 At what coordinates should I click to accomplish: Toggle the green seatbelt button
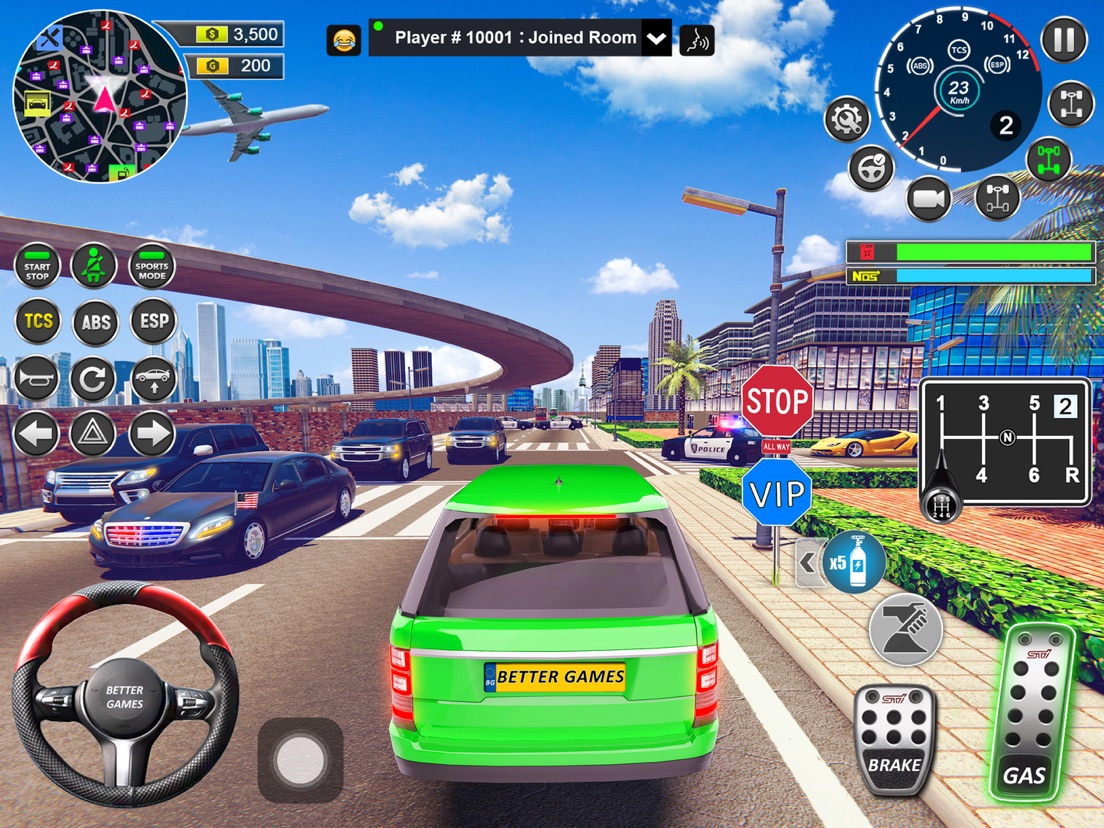coord(94,266)
